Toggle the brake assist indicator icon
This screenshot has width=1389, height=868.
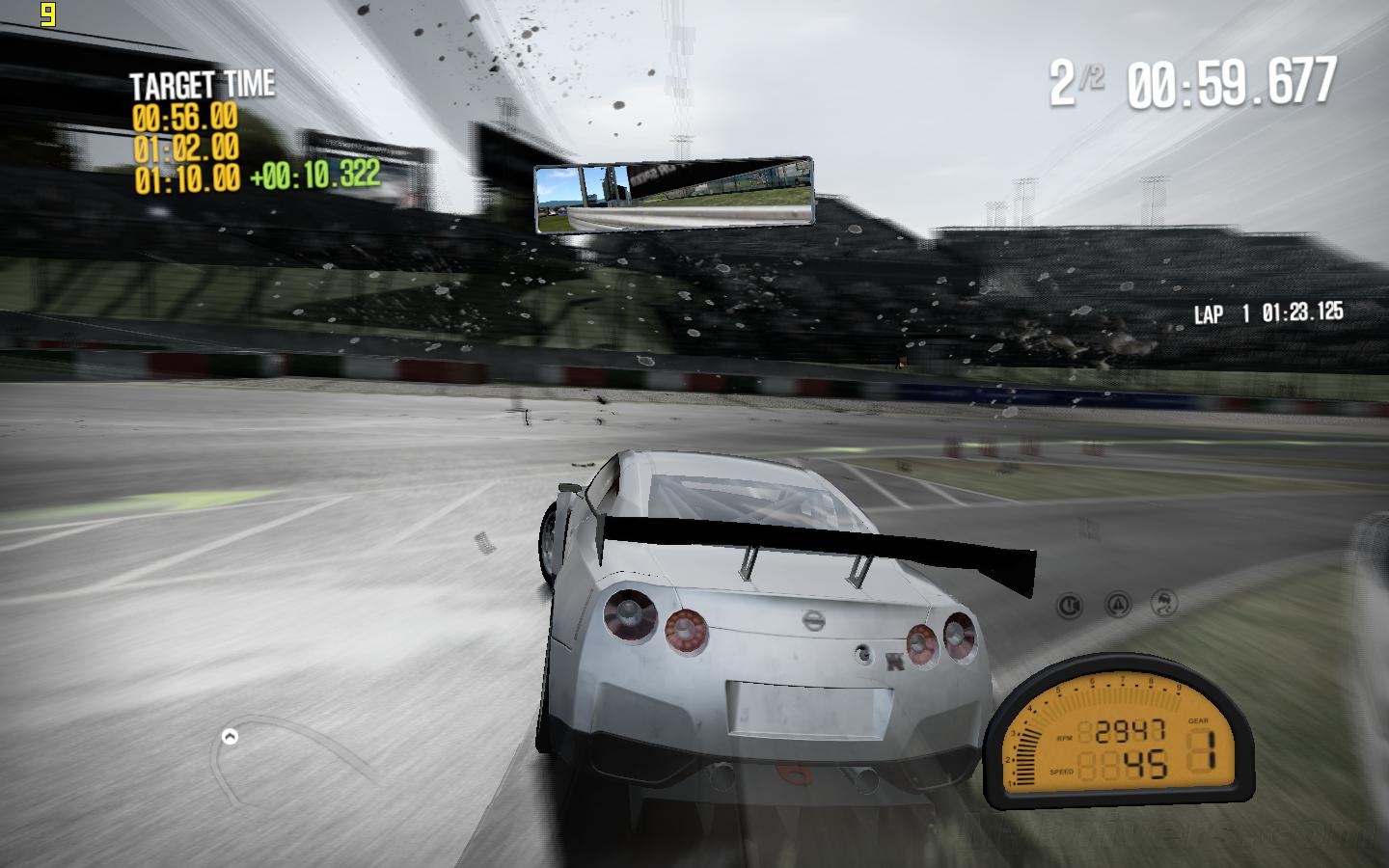1070,605
